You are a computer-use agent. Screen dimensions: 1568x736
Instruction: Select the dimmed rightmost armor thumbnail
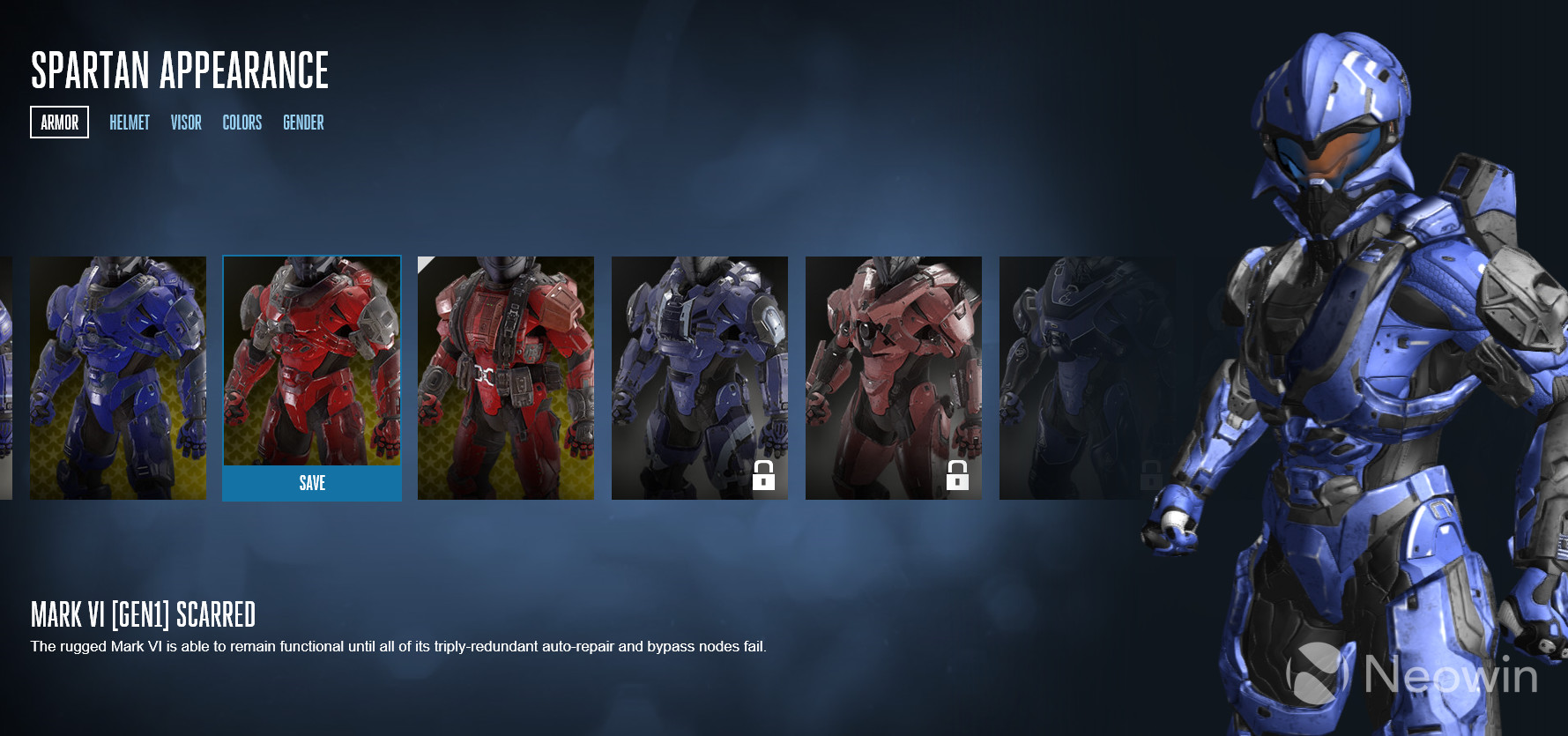click(x=1087, y=377)
